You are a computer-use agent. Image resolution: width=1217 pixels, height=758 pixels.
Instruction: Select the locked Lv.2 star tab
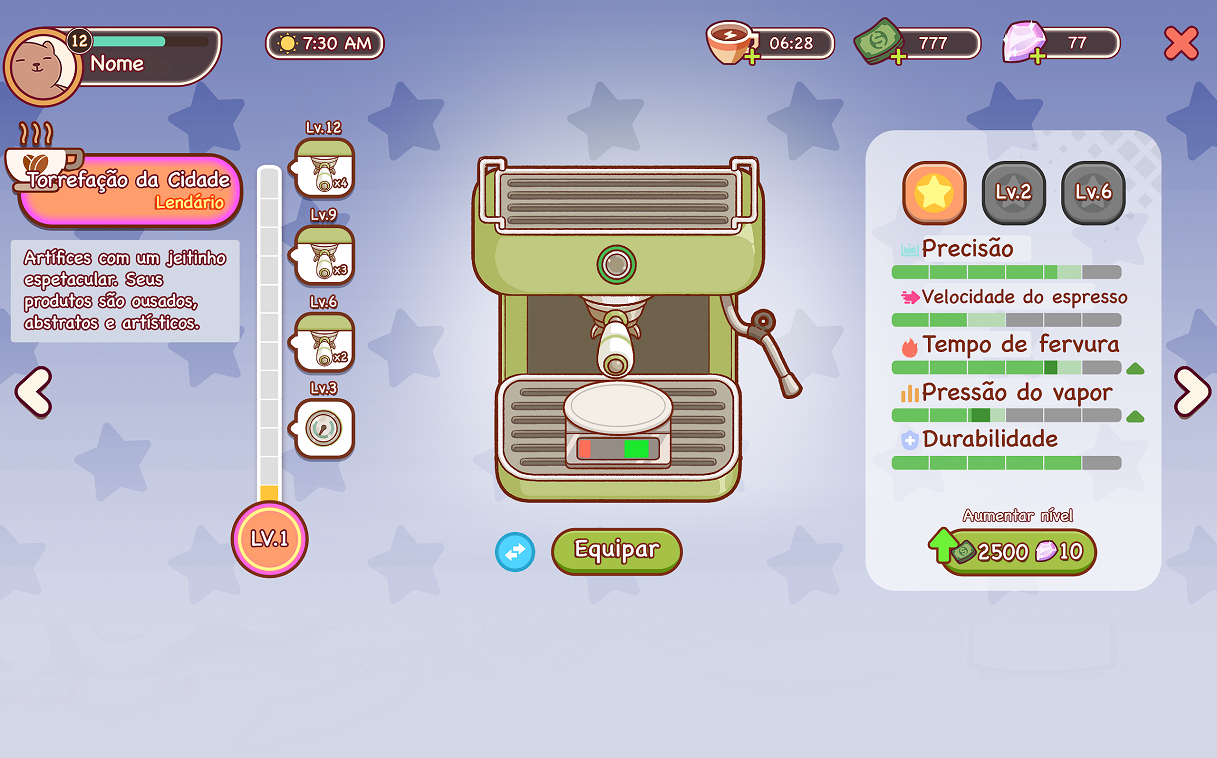tap(1013, 193)
